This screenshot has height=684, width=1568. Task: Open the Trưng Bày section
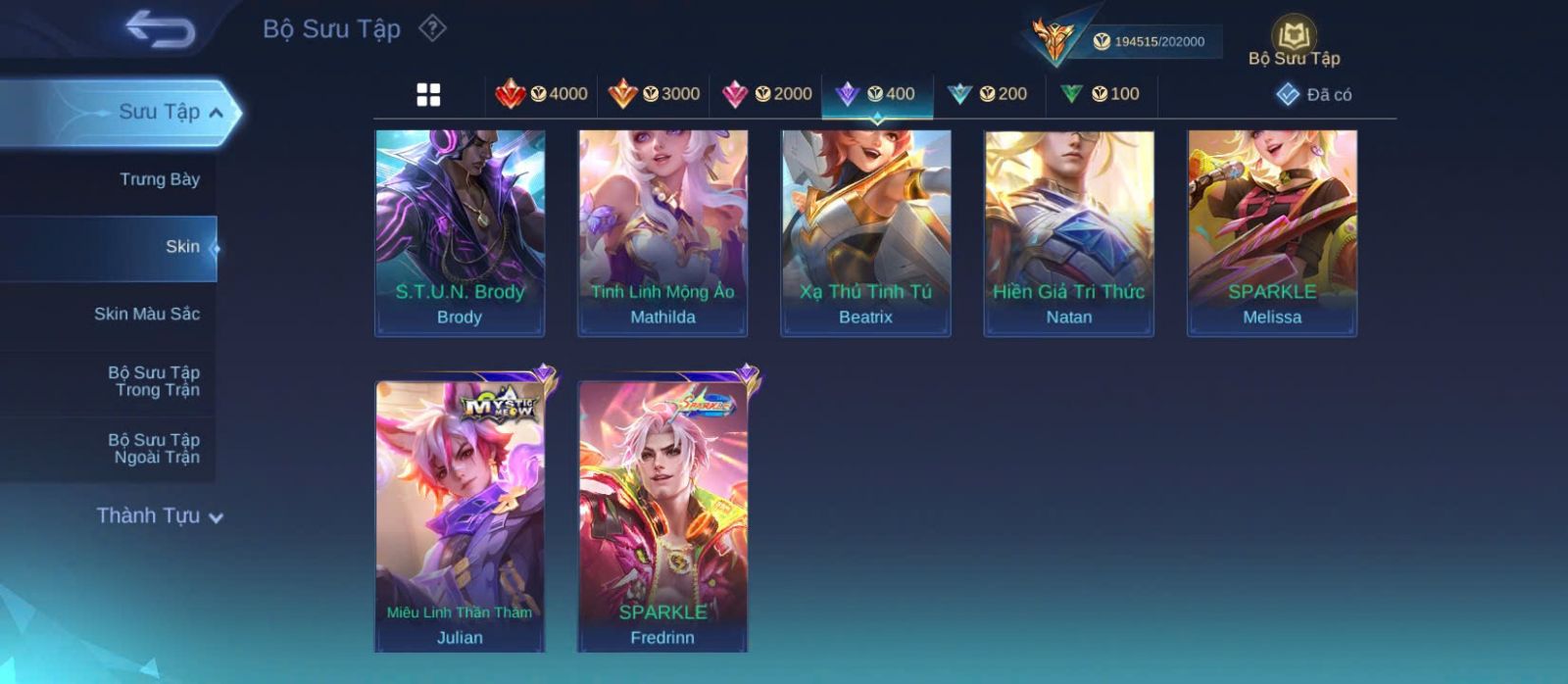point(159,179)
